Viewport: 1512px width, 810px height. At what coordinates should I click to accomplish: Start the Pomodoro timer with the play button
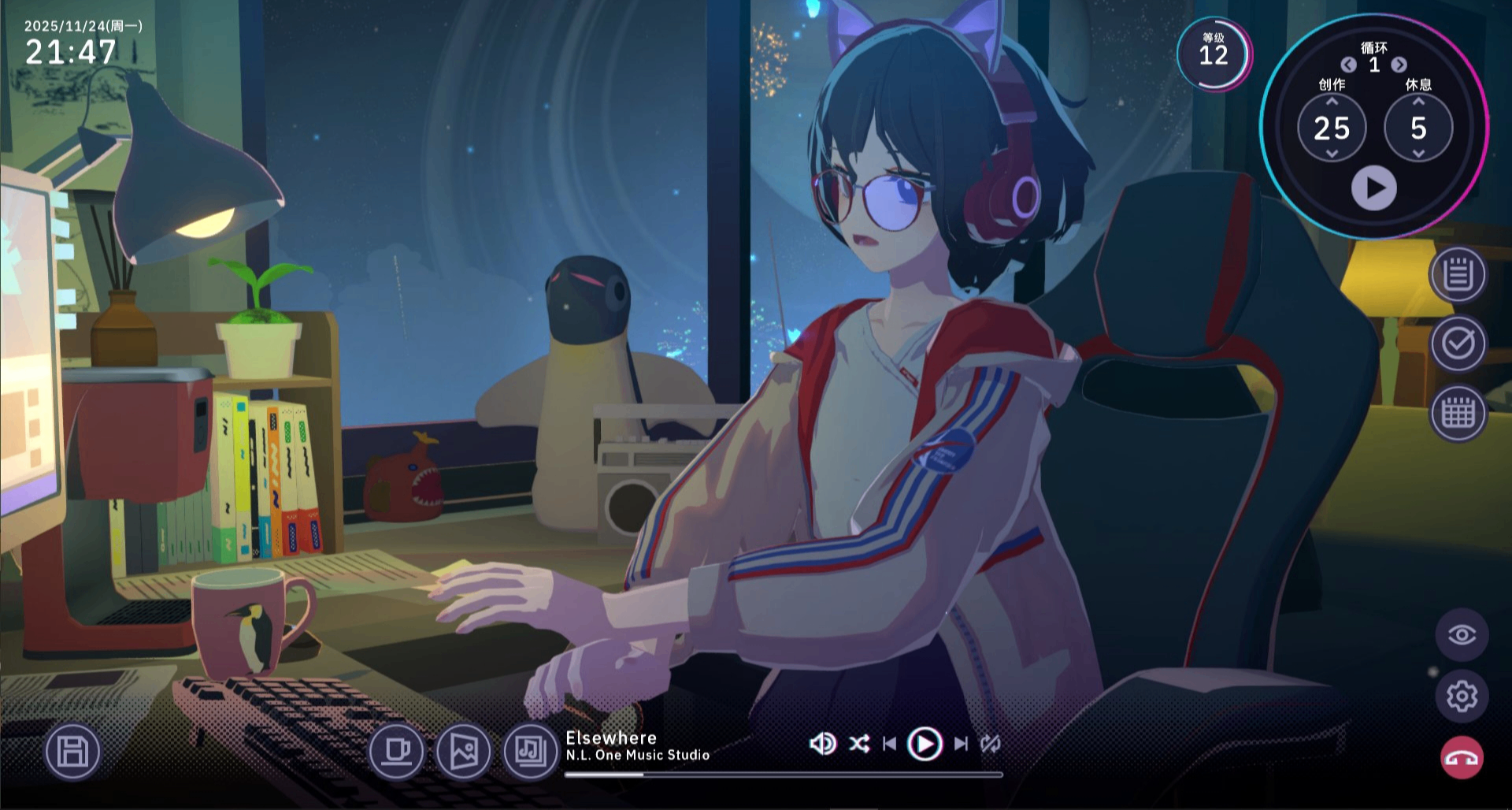click(x=1373, y=188)
